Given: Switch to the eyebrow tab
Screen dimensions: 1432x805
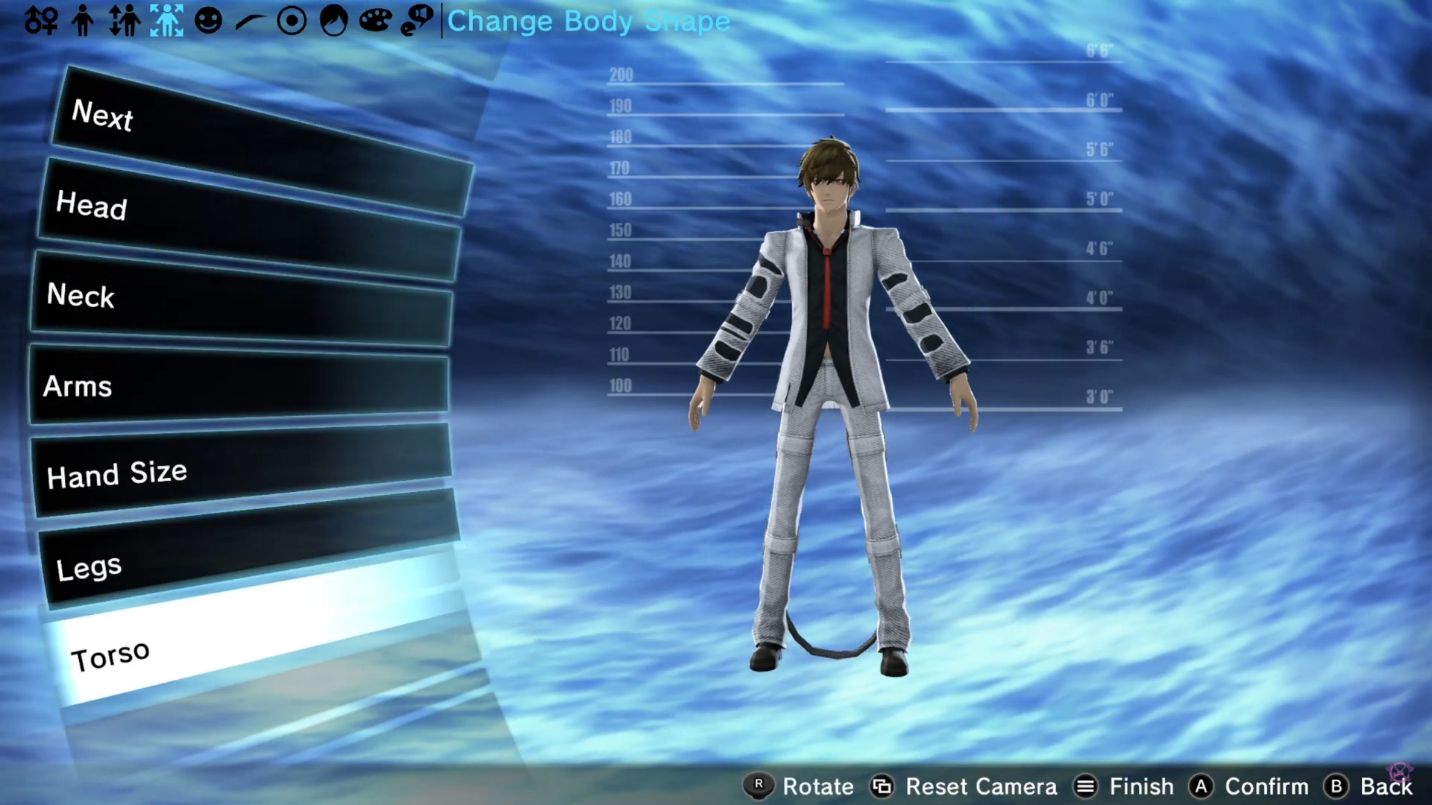Looking at the screenshot, I should [x=249, y=21].
